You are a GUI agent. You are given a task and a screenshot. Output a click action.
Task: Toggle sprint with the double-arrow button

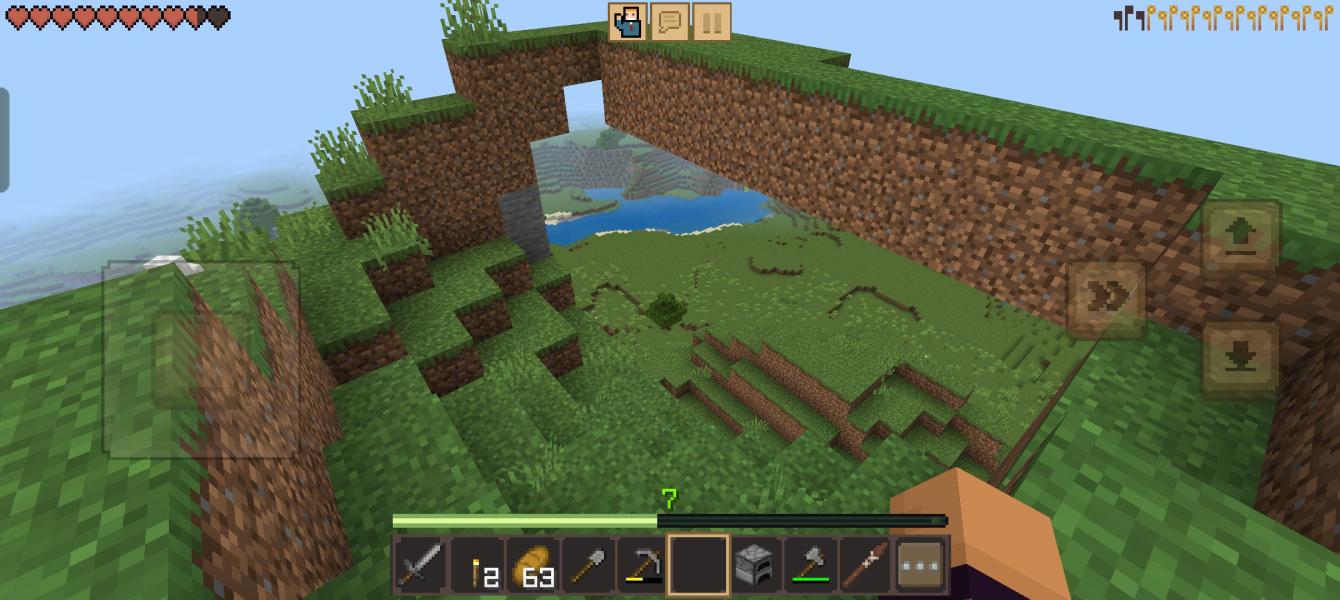tap(1106, 299)
